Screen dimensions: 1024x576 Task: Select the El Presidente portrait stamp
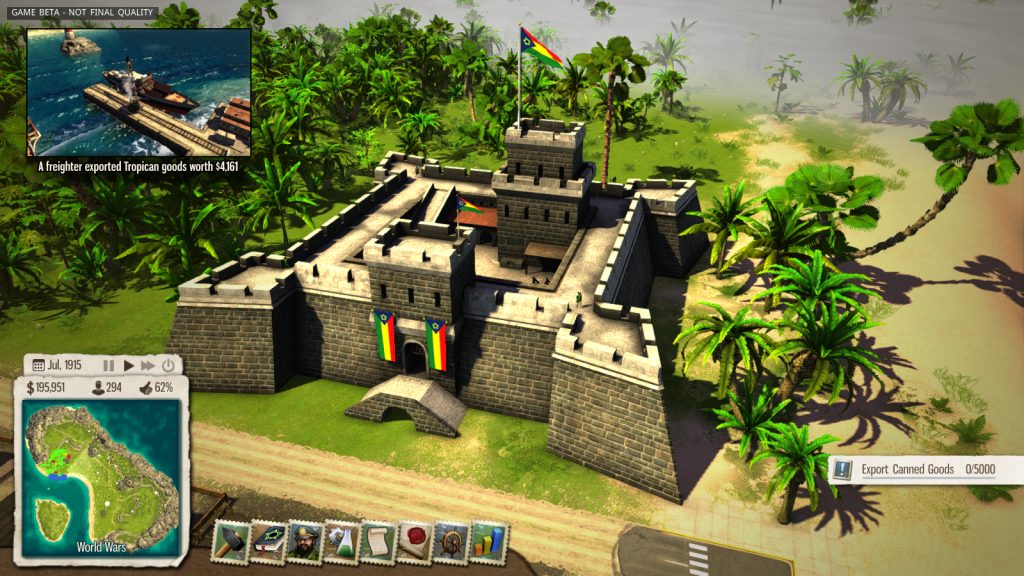pos(304,541)
